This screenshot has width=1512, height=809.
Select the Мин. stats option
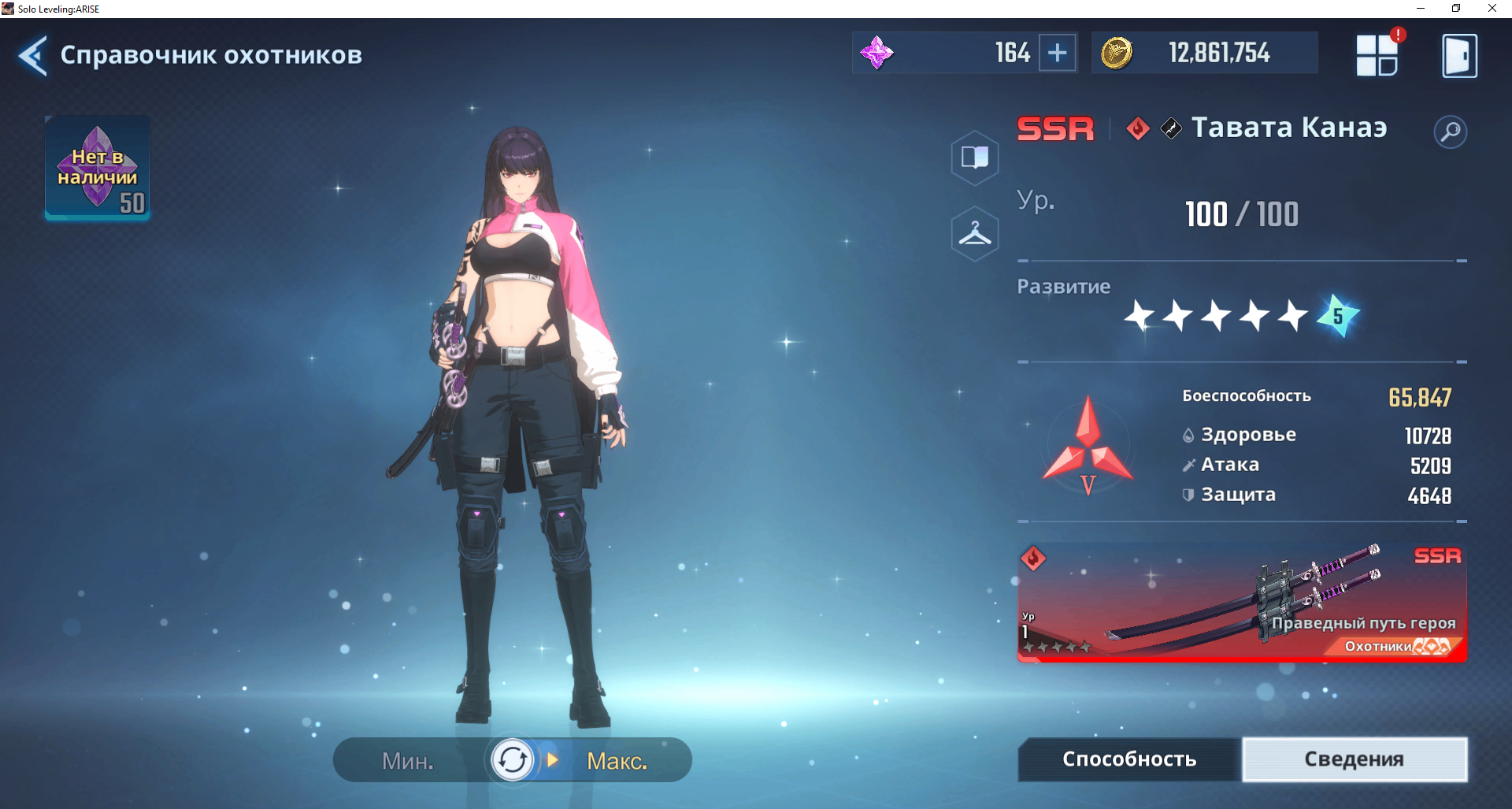[x=408, y=761]
